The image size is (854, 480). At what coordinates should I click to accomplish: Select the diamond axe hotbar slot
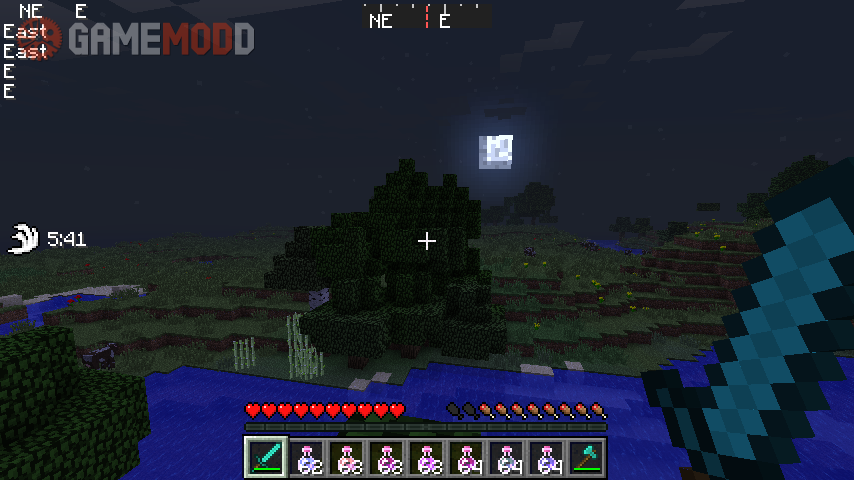(586, 458)
